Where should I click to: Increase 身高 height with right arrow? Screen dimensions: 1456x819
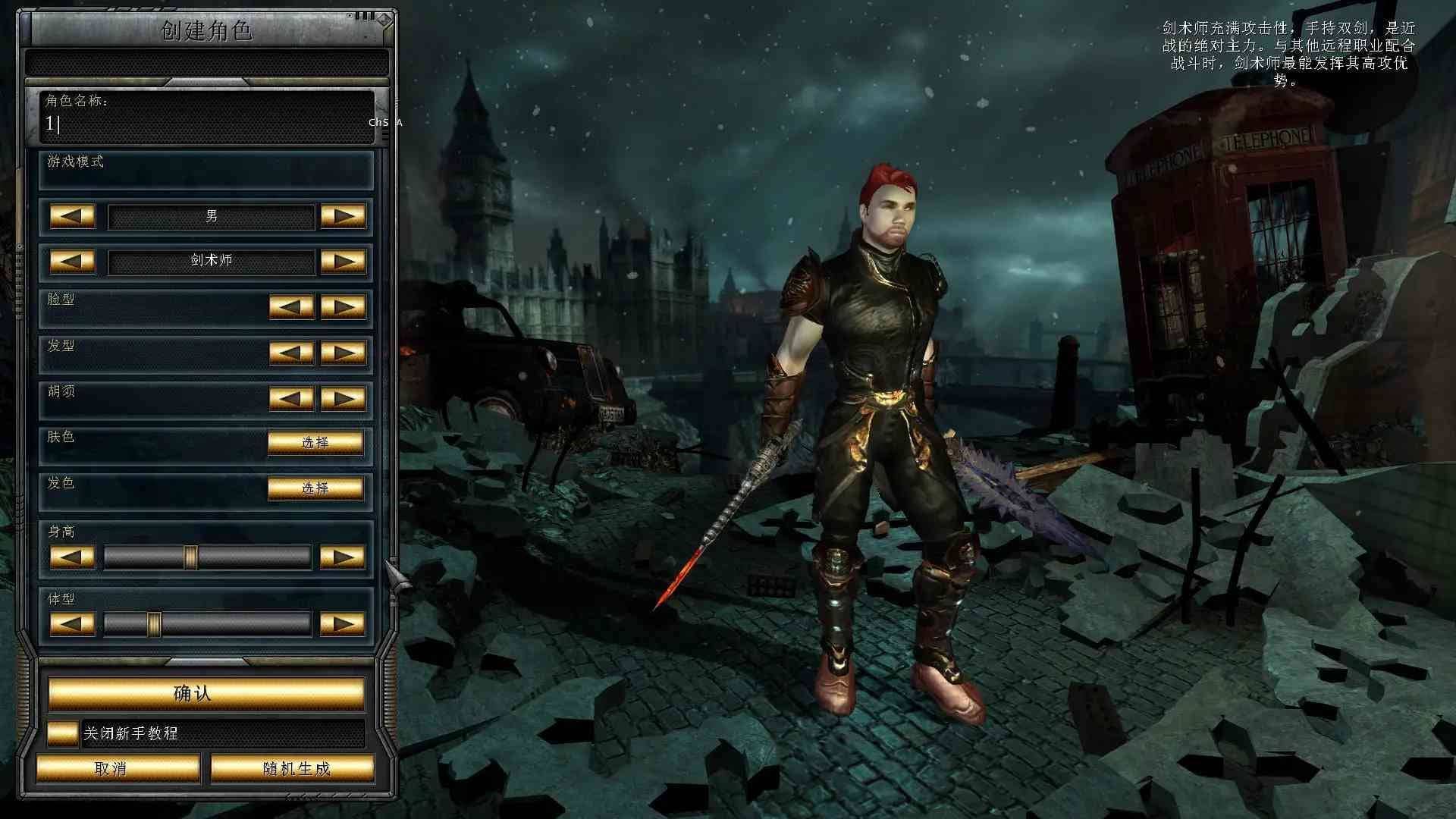343,557
